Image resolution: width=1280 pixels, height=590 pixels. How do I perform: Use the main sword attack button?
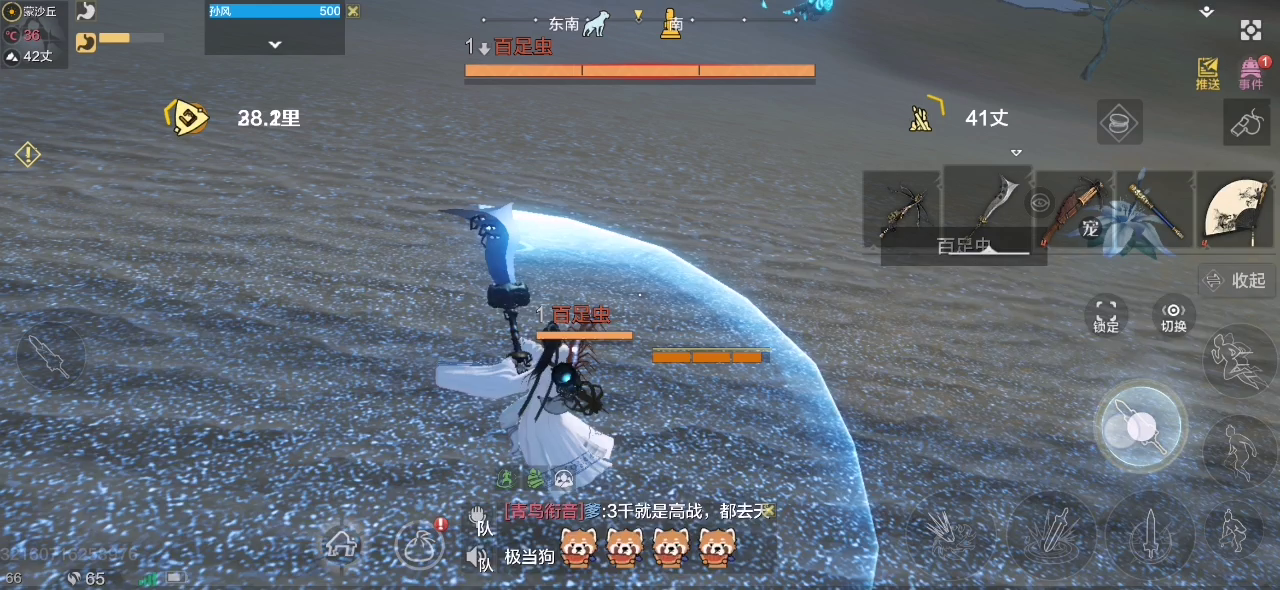[1140, 428]
